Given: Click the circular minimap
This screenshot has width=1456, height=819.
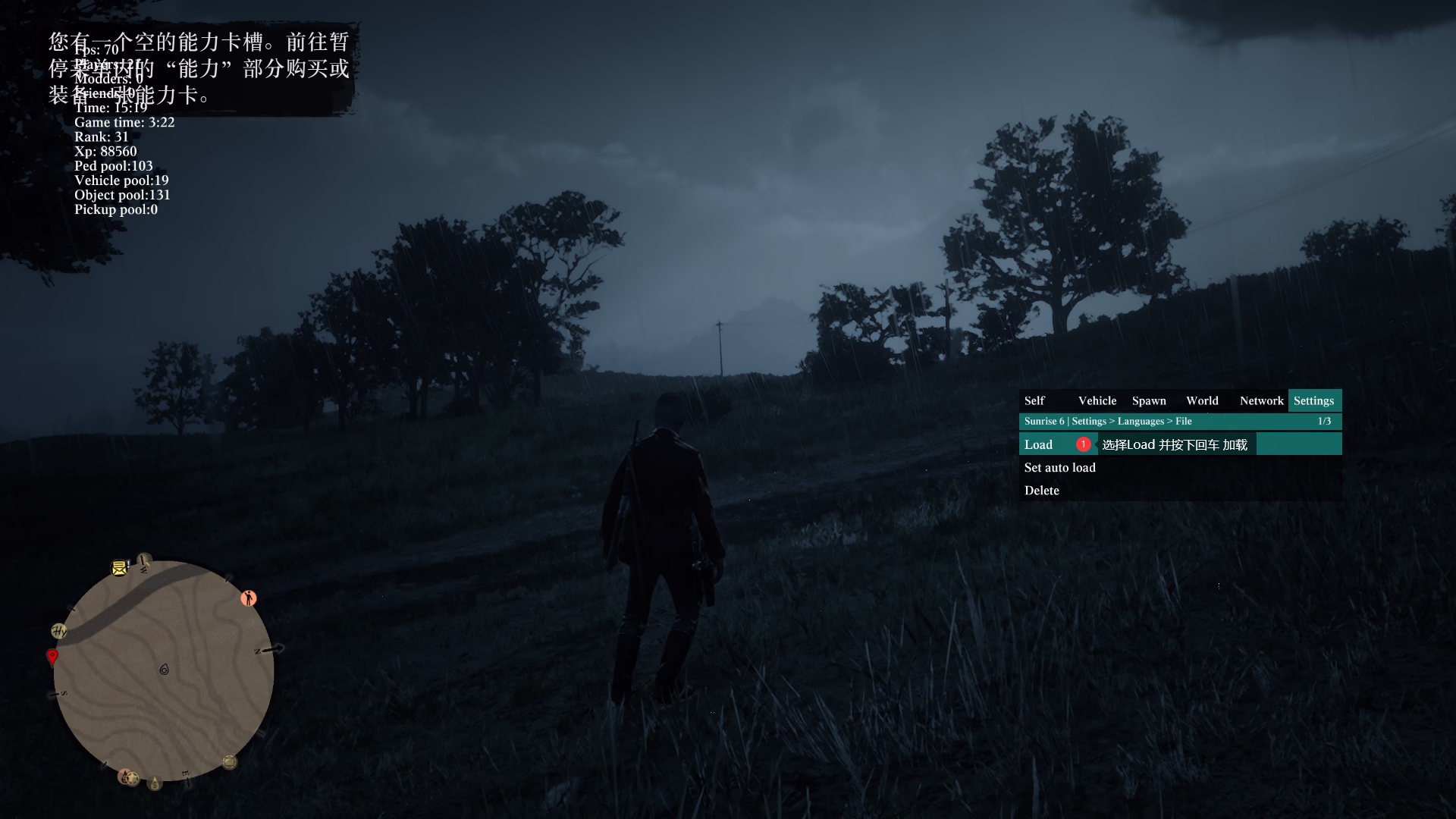Looking at the screenshot, I should tap(163, 670).
